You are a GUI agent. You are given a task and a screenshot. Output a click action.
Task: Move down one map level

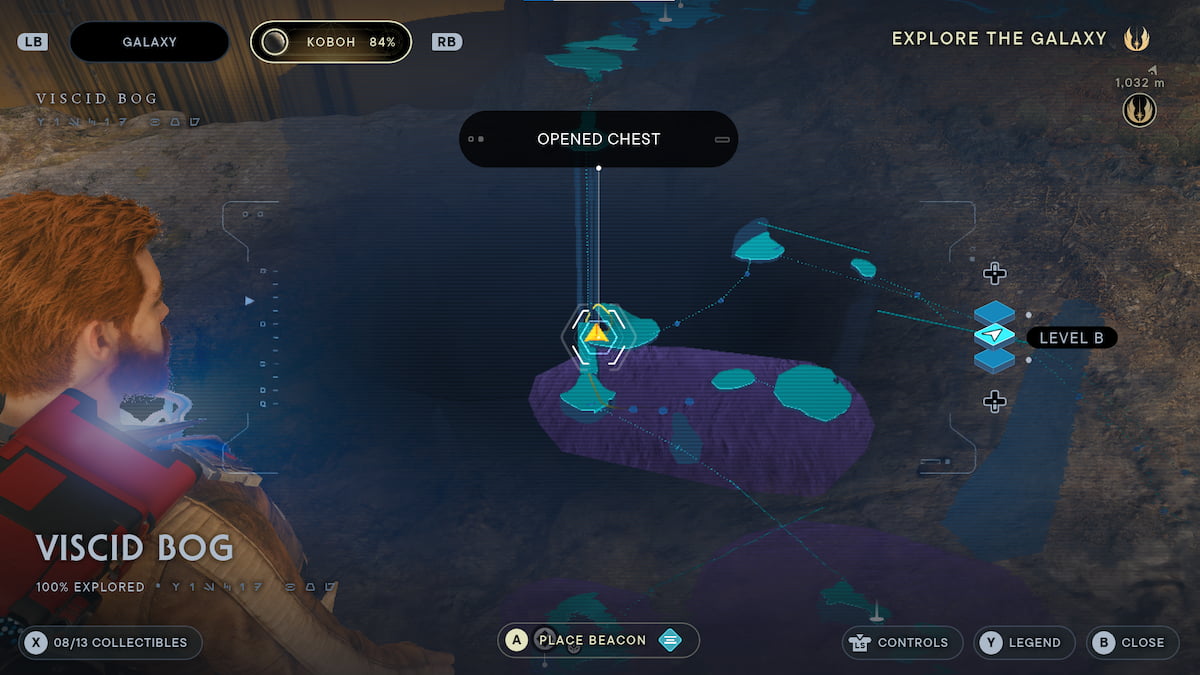click(x=994, y=402)
